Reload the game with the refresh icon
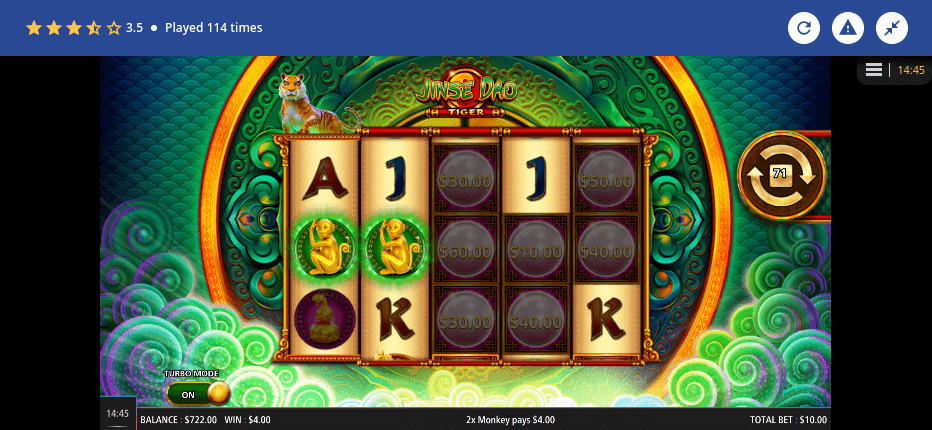Viewport: 932px width, 430px height. [x=804, y=28]
